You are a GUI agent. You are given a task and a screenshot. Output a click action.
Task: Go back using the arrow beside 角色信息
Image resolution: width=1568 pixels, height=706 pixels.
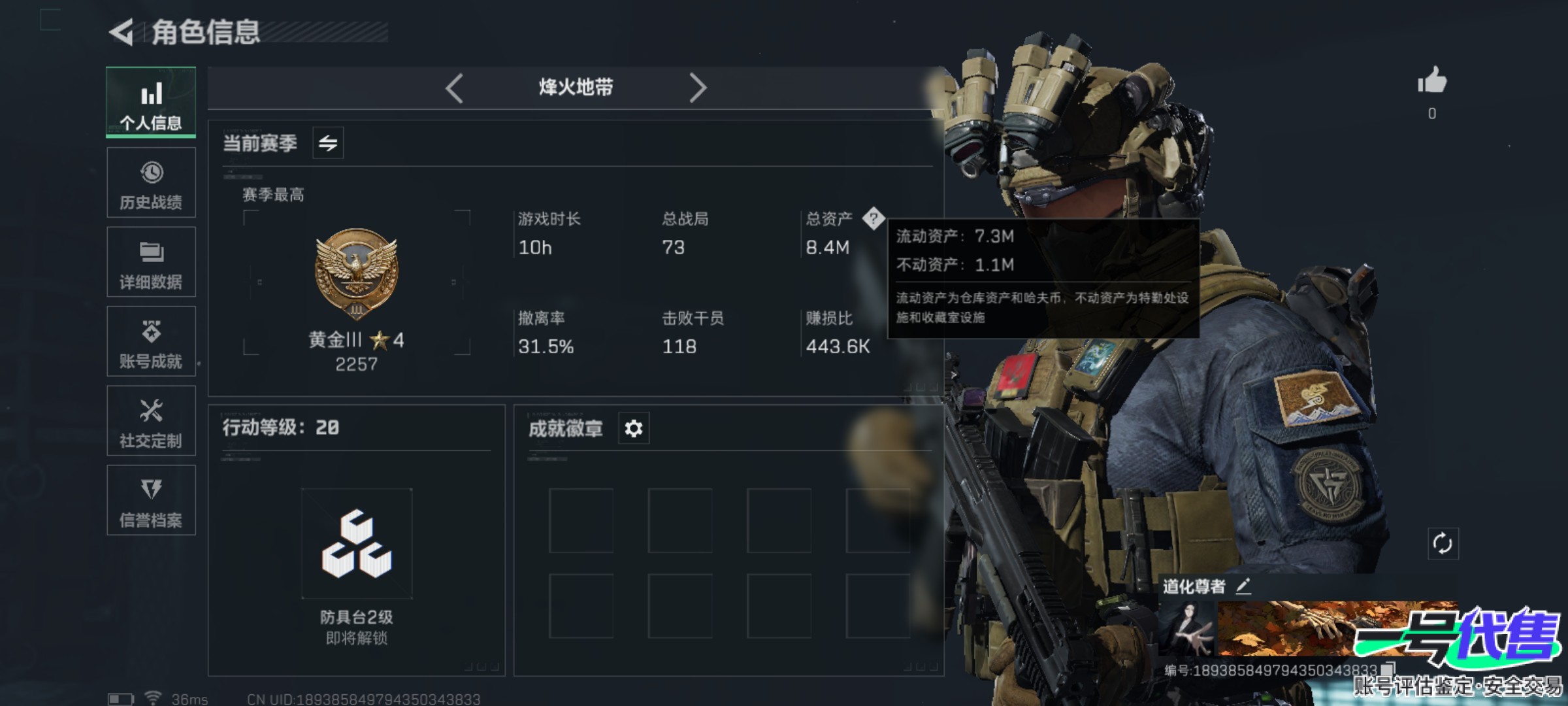[x=122, y=33]
